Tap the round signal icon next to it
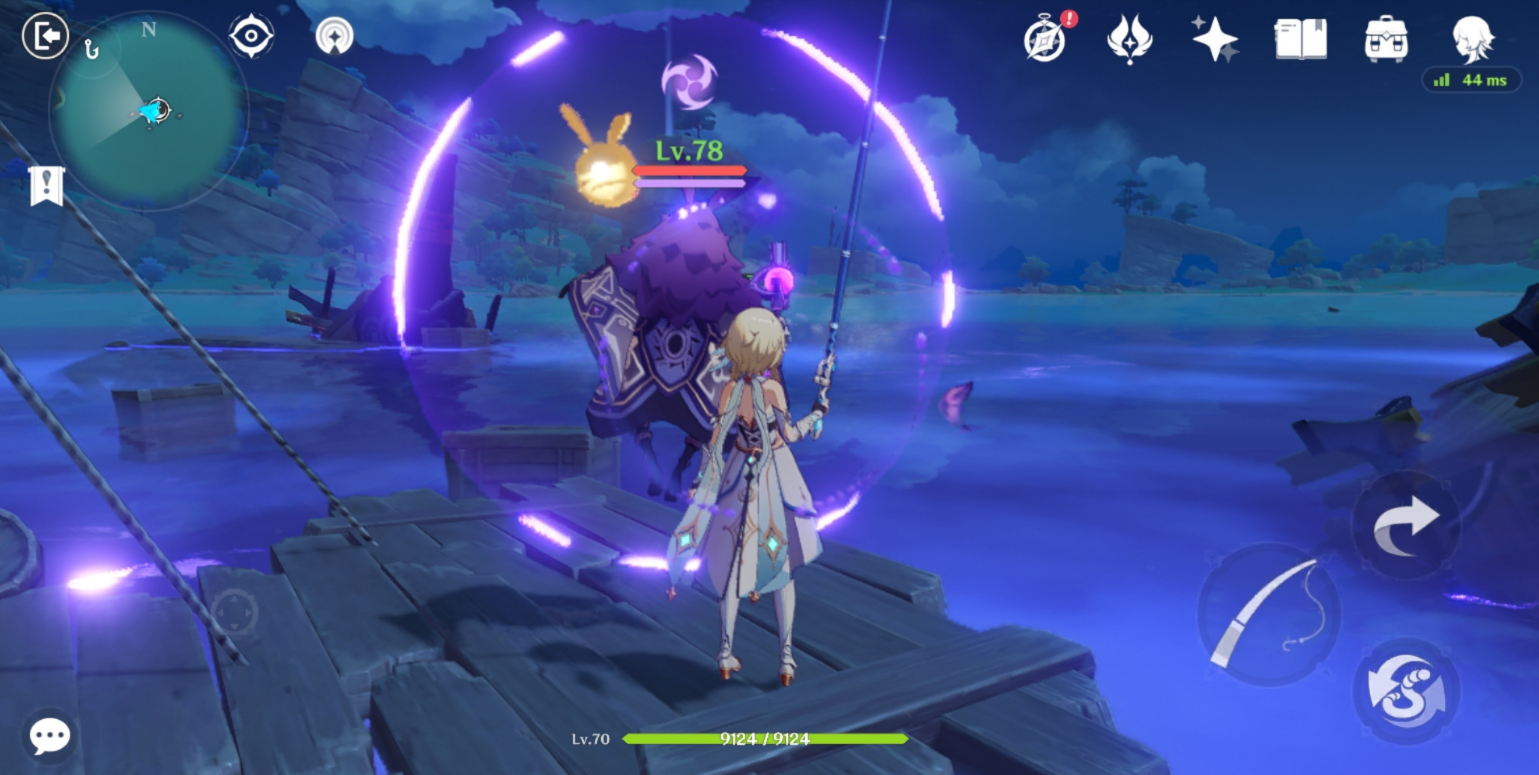Viewport: 1539px width, 775px height. (334, 37)
